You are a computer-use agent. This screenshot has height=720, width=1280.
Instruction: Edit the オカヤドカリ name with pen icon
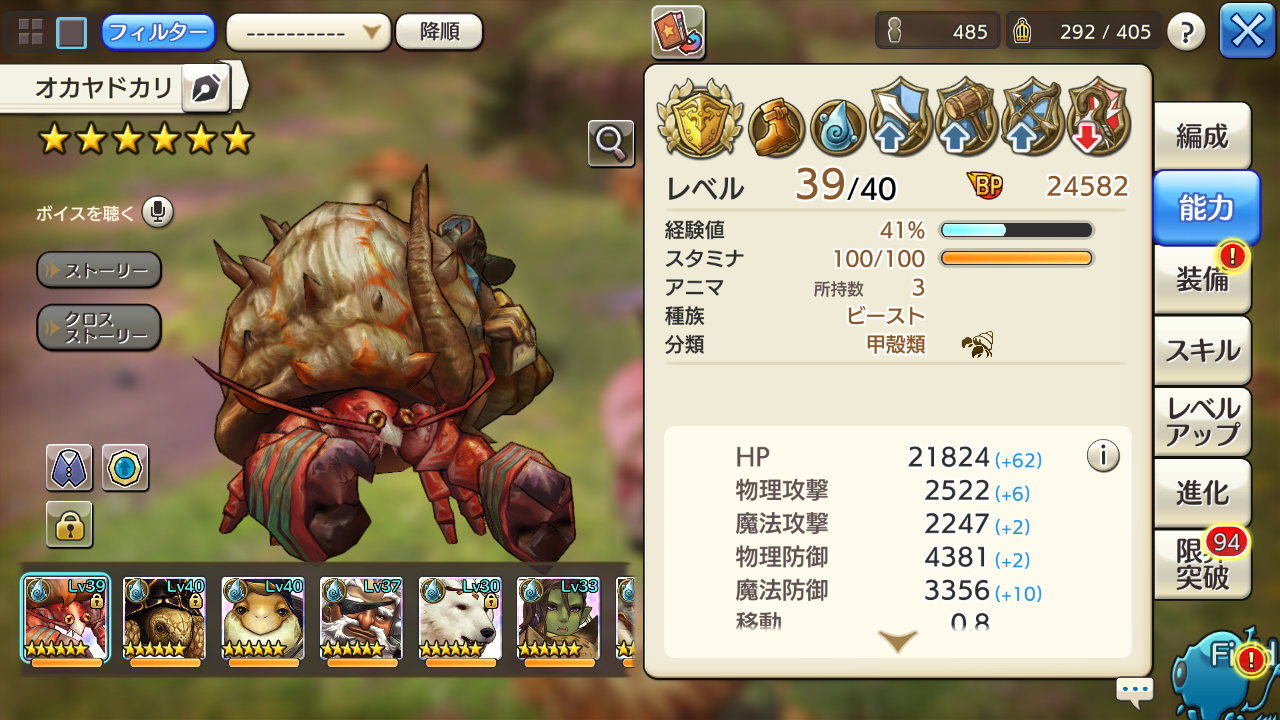point(206,89)
